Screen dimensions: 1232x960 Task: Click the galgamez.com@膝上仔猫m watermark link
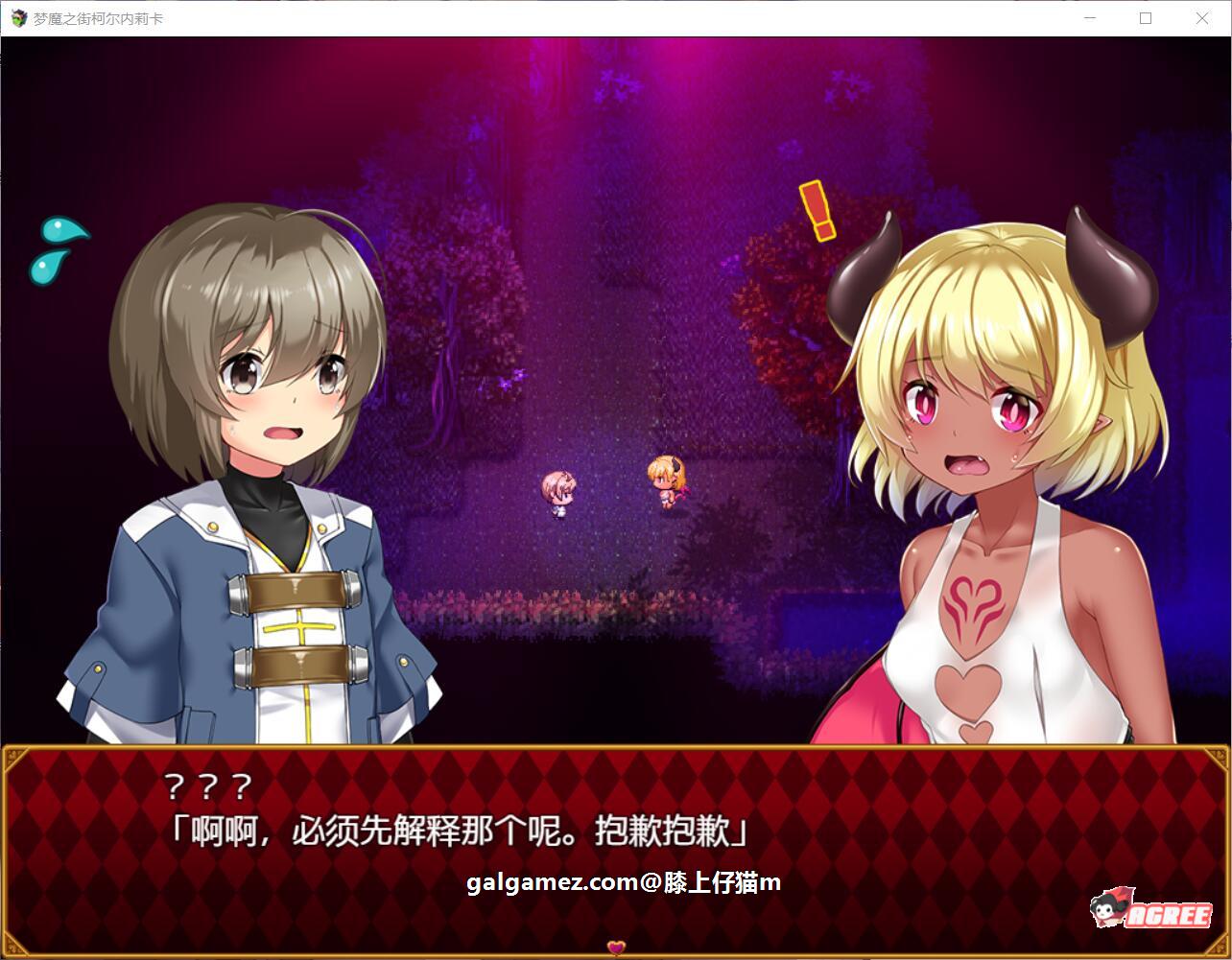622,882
